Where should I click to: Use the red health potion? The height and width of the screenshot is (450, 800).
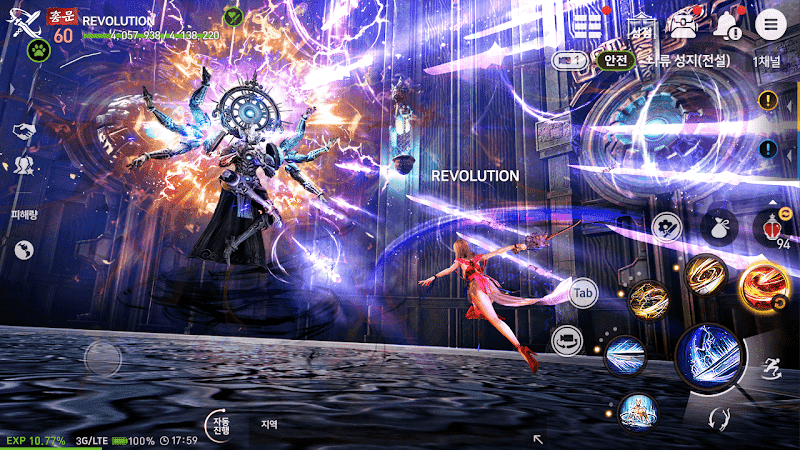pos(771,227)
